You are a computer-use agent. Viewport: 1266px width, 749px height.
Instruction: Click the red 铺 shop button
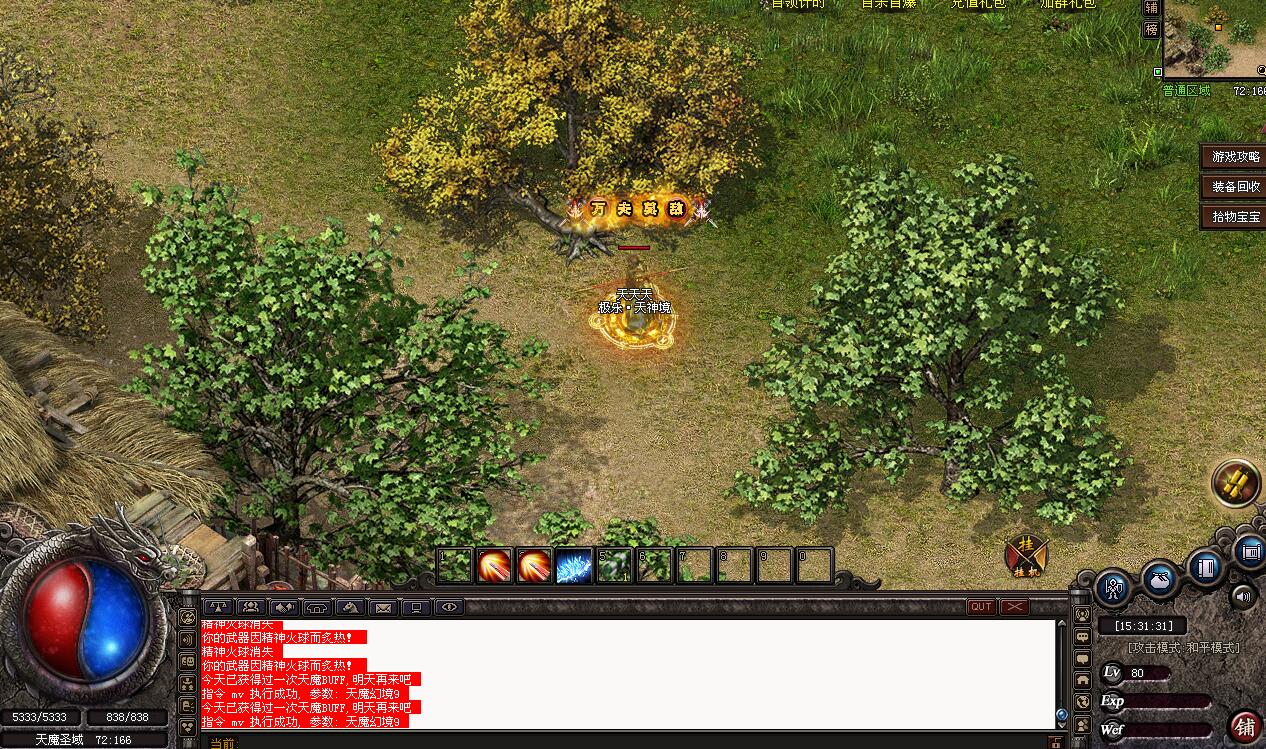(x=1245, y=727)
